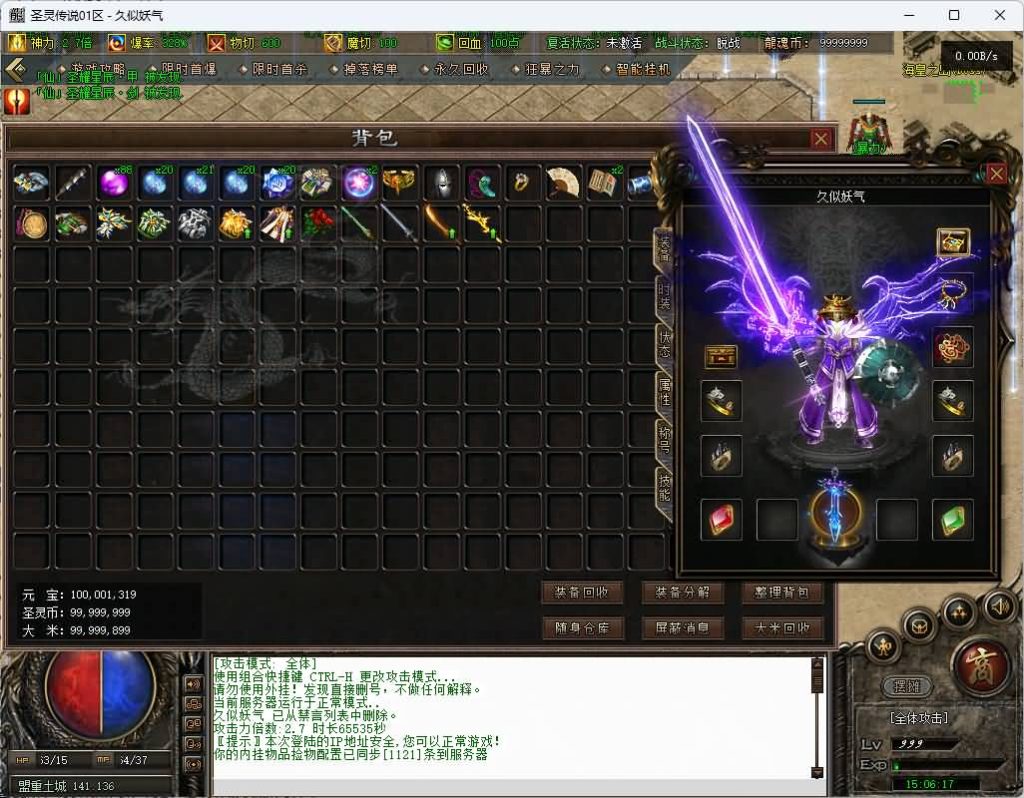
Task: Choose the 大米回收 button
Action: (x=782, y=628)
